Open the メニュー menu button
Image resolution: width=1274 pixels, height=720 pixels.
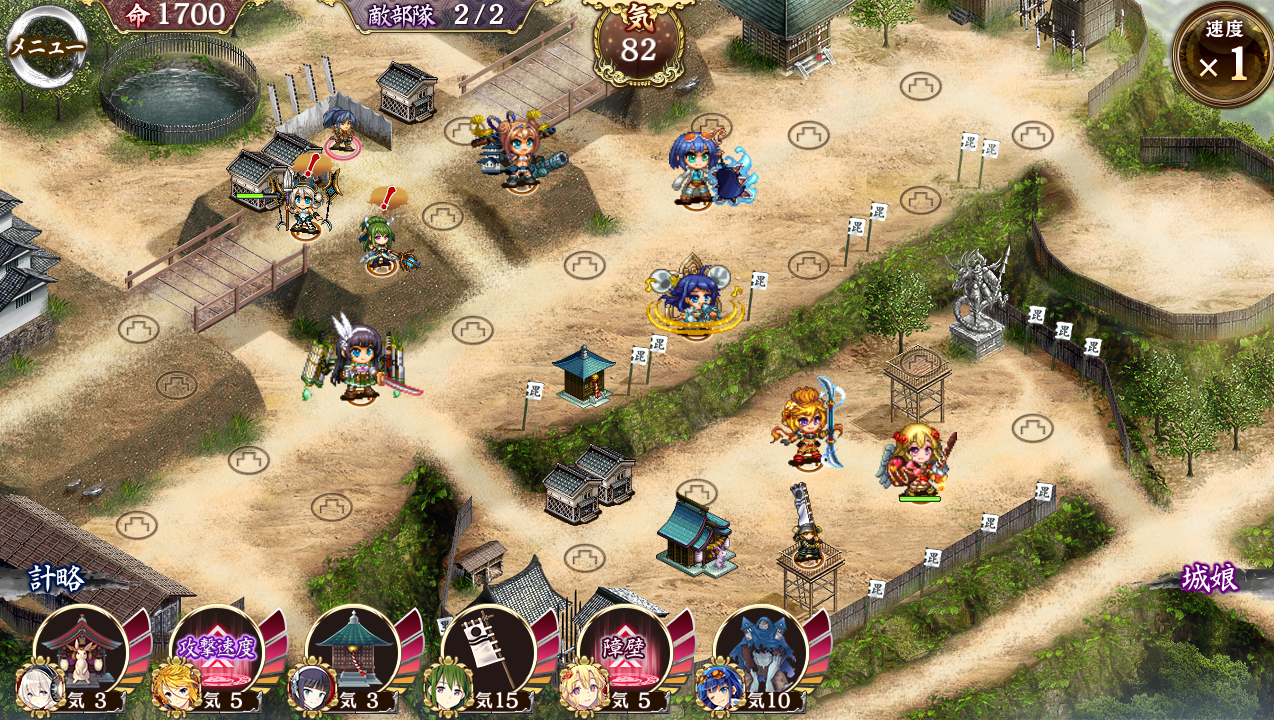pos(45,46)
